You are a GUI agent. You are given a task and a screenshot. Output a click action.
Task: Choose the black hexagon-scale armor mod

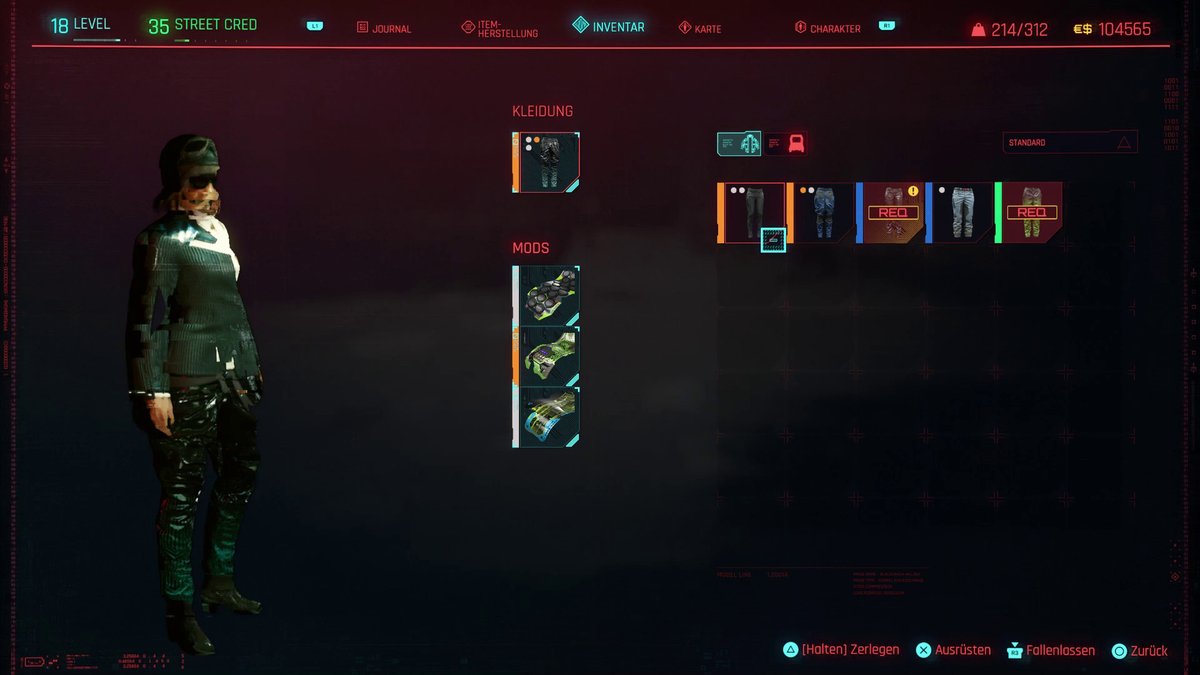click(546, 295)
